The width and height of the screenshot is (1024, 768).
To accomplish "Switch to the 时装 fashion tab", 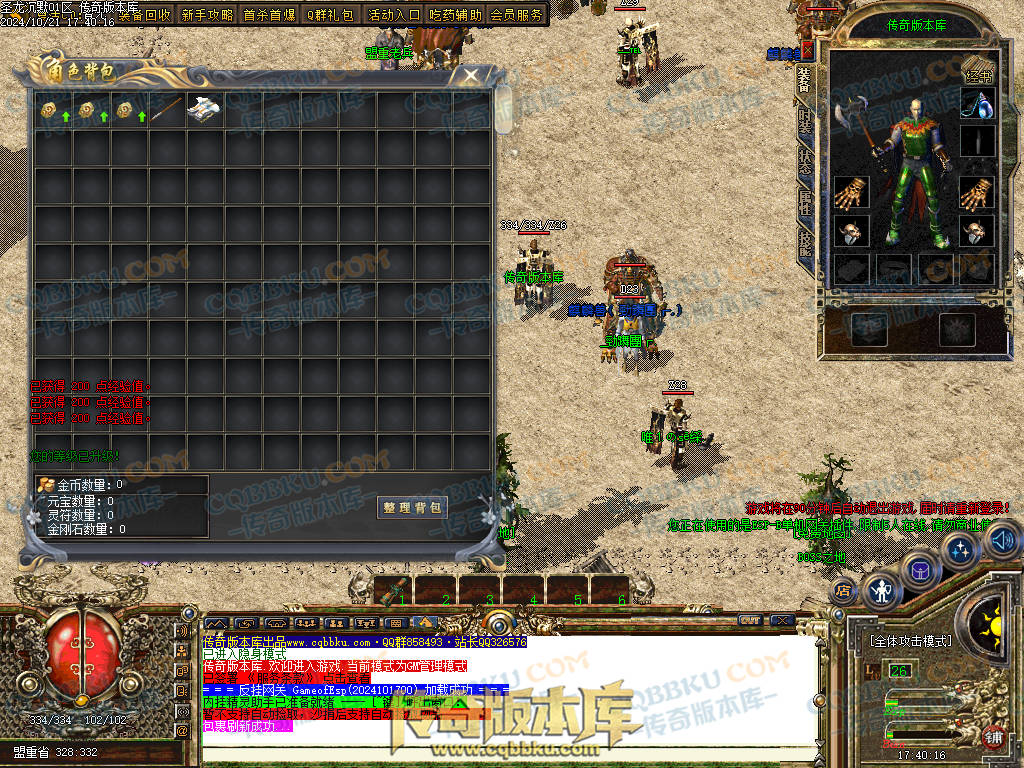I will click(805, 121).
